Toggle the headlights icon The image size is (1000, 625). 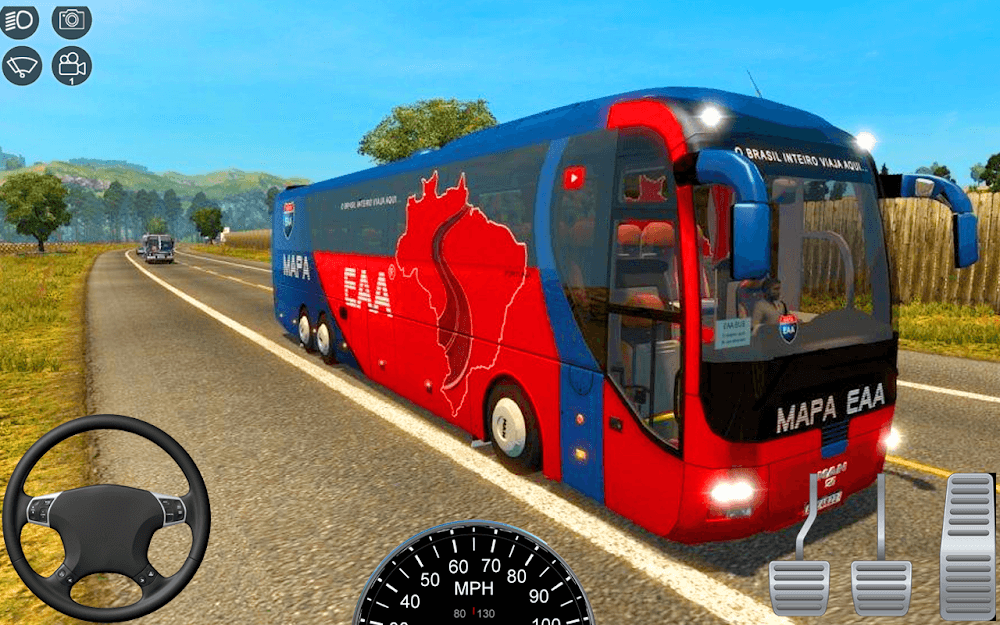pos(19,20)
